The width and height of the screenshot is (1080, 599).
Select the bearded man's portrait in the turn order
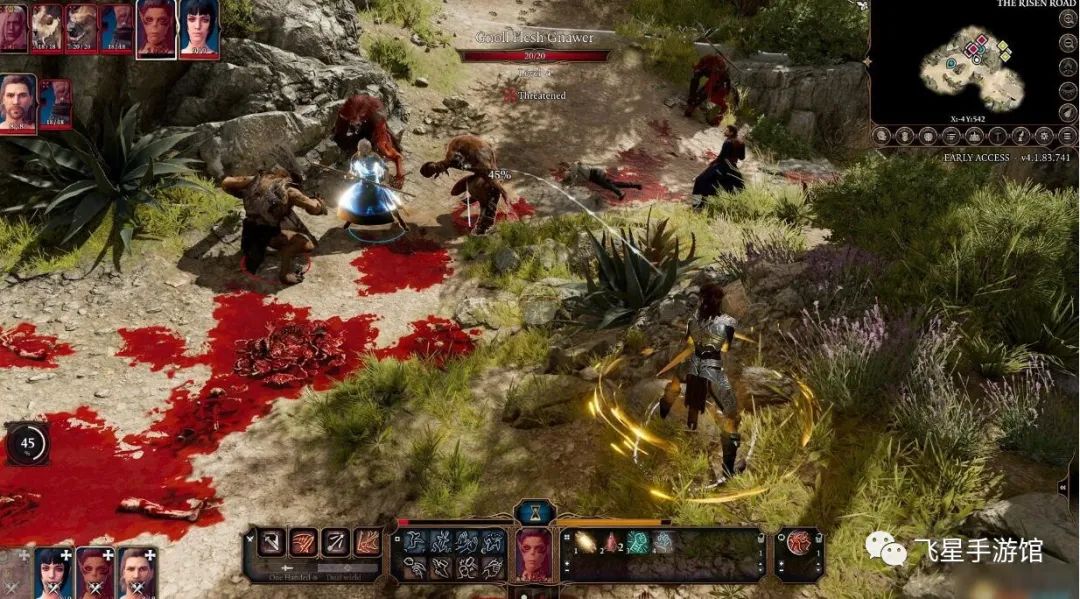tap(18, 102)
